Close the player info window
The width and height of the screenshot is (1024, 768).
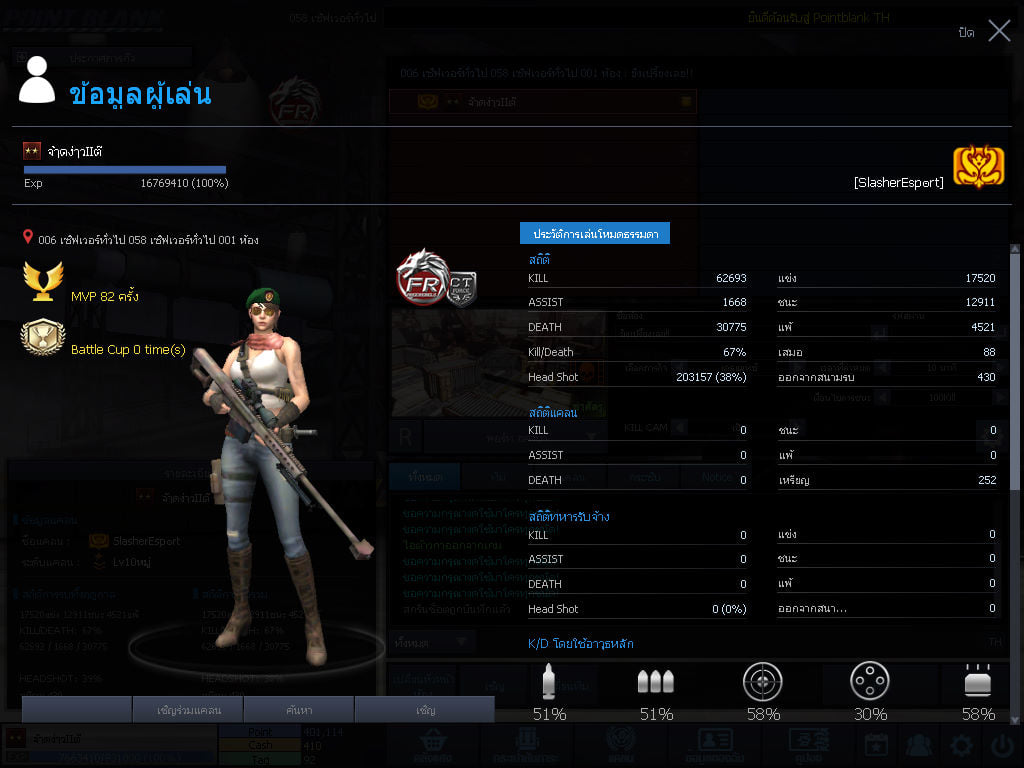[999, 31]
